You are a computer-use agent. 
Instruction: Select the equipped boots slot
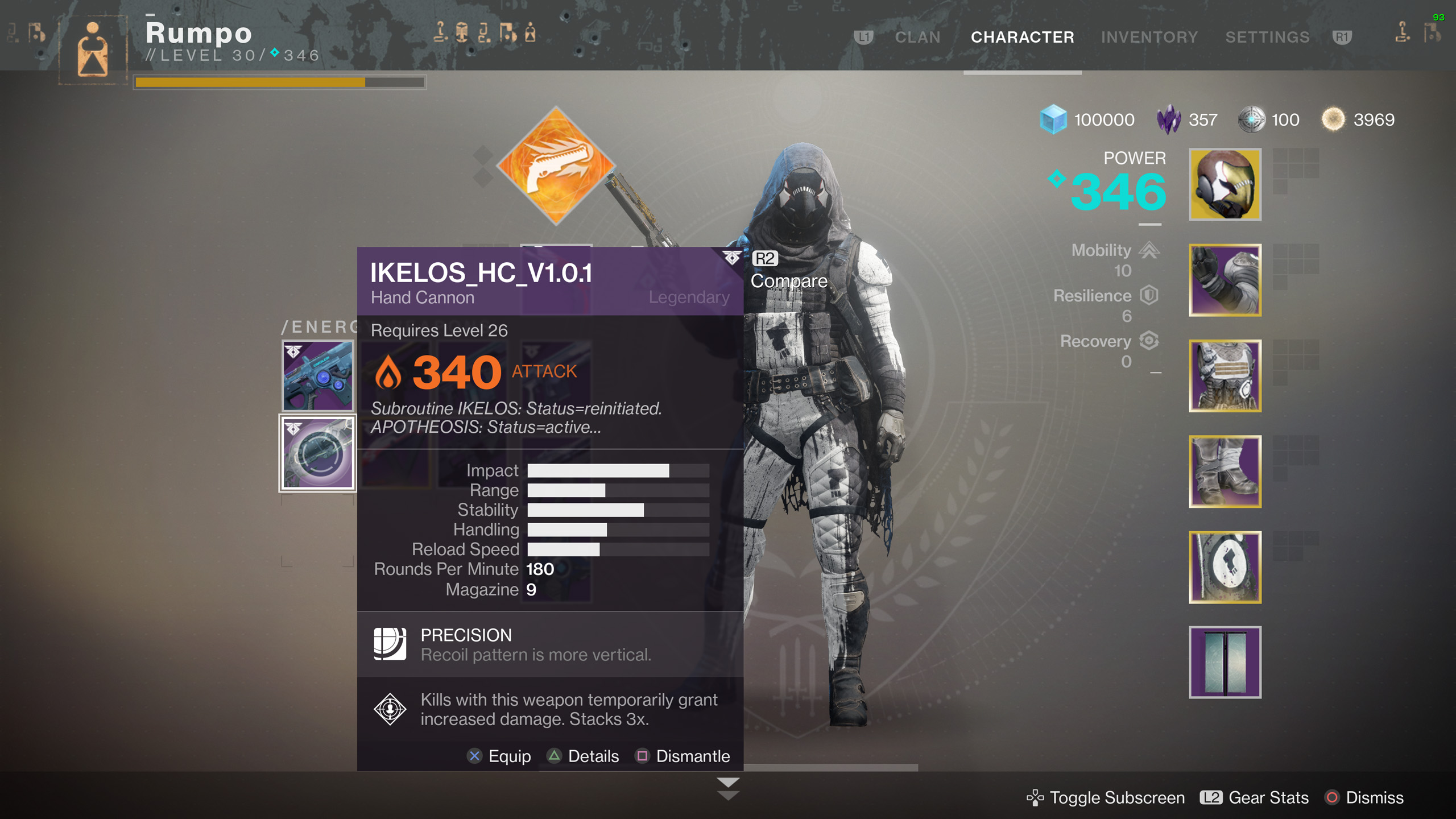point(1225,471)
